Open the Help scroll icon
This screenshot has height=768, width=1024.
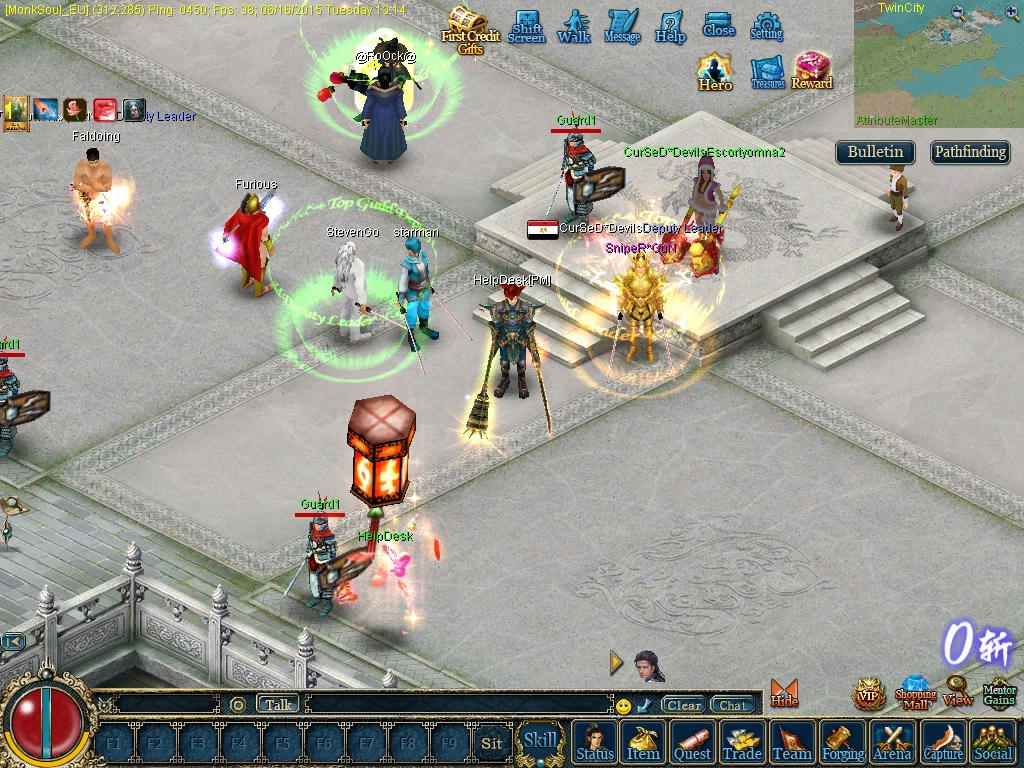670,26
